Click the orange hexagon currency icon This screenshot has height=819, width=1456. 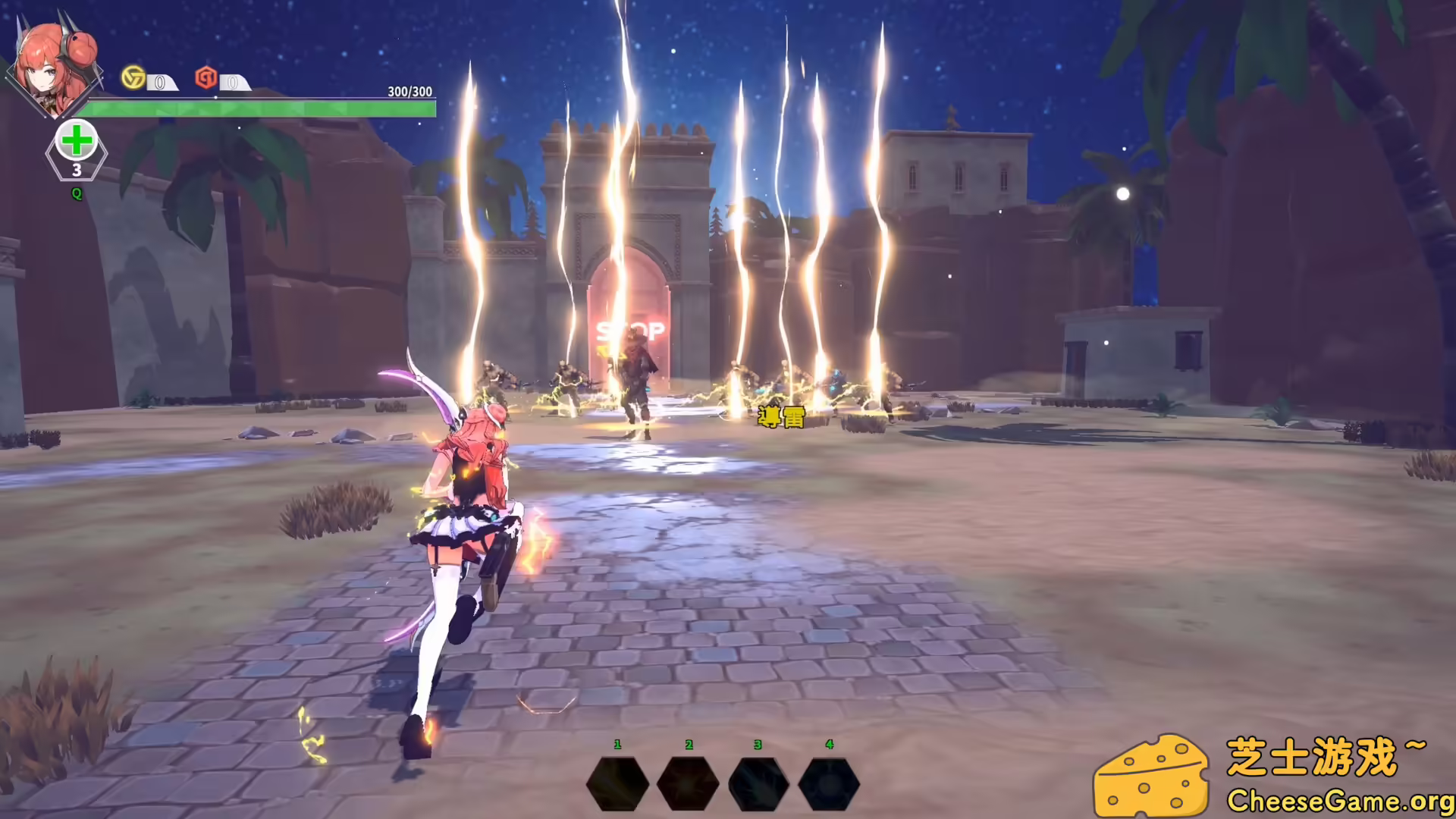(206, 79)
